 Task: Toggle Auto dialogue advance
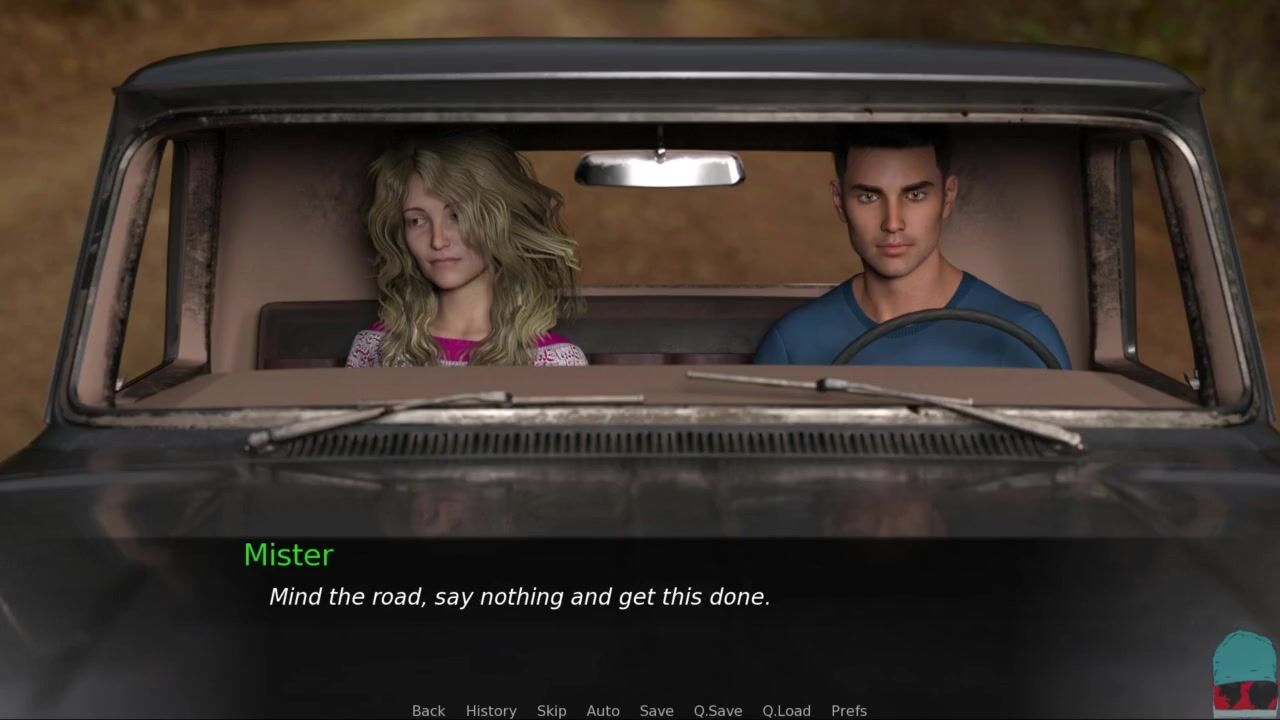(x=603, y=711)
